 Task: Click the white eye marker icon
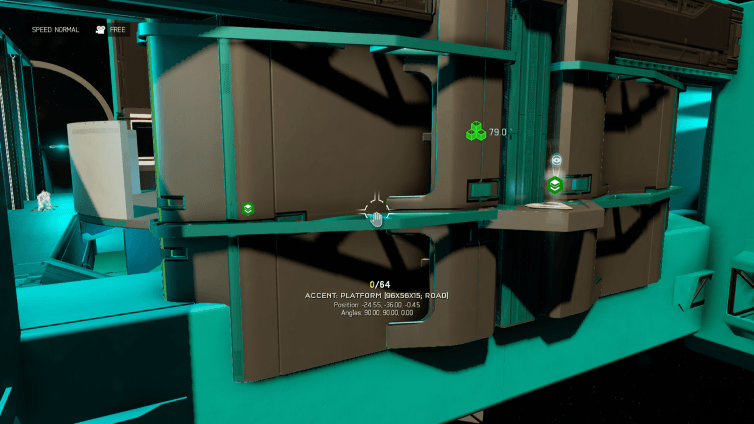(556, 160)
